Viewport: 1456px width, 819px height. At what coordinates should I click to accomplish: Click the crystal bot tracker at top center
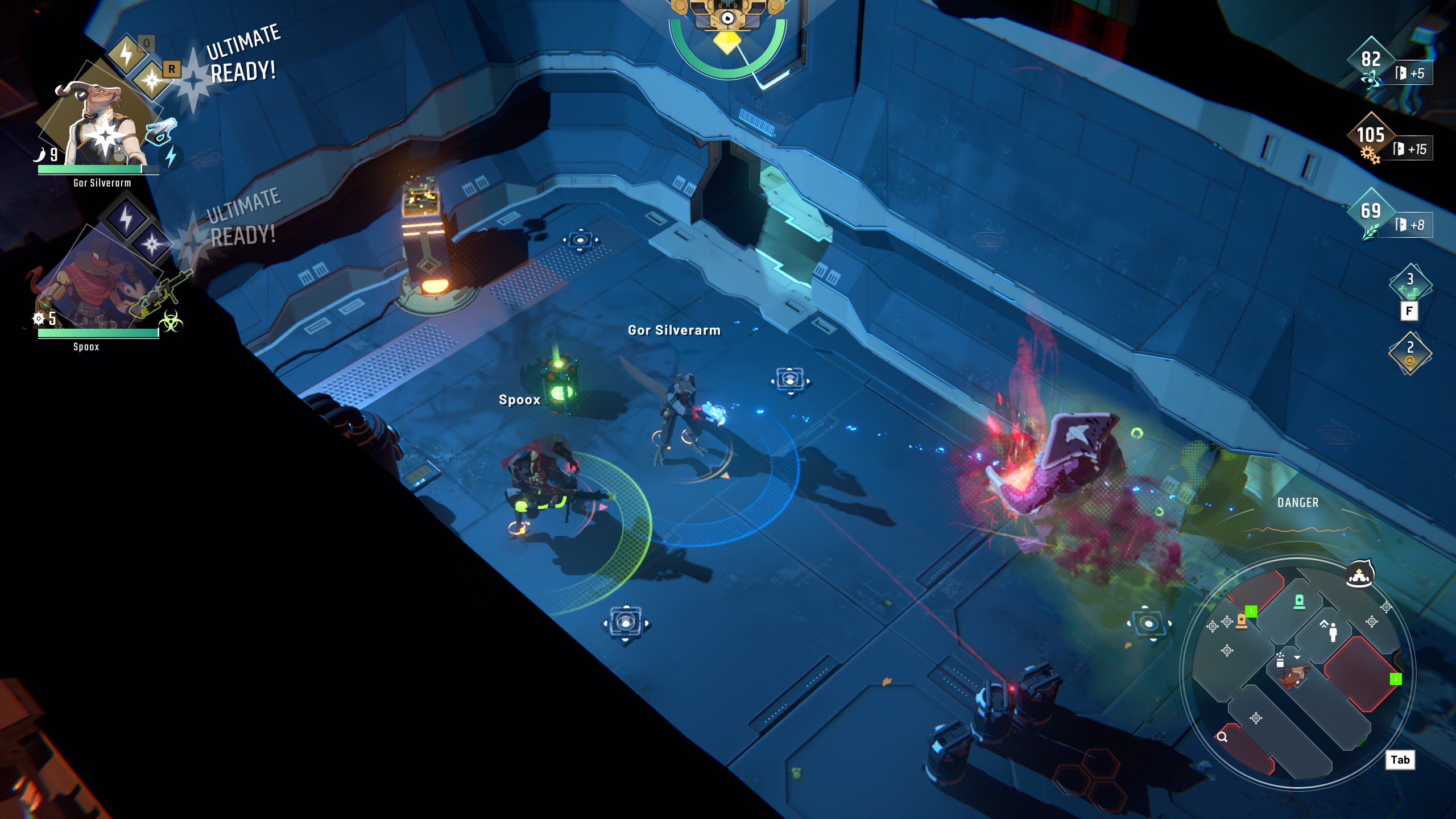pyautogui.click(x=727, y=17)
